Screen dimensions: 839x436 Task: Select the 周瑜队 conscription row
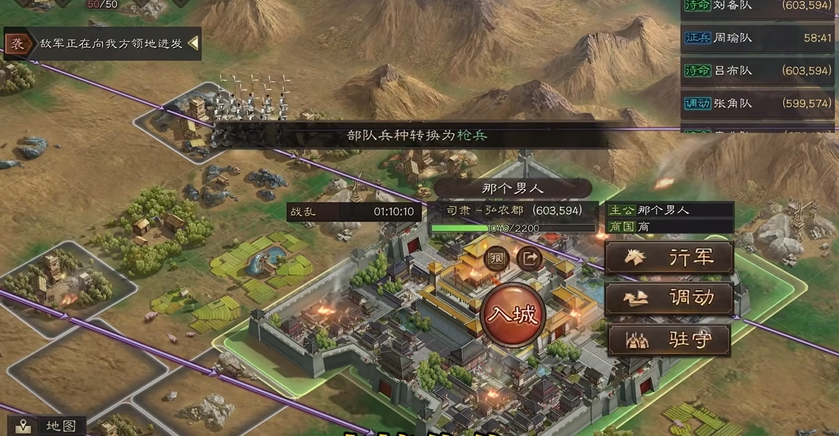tap(758, 40)
